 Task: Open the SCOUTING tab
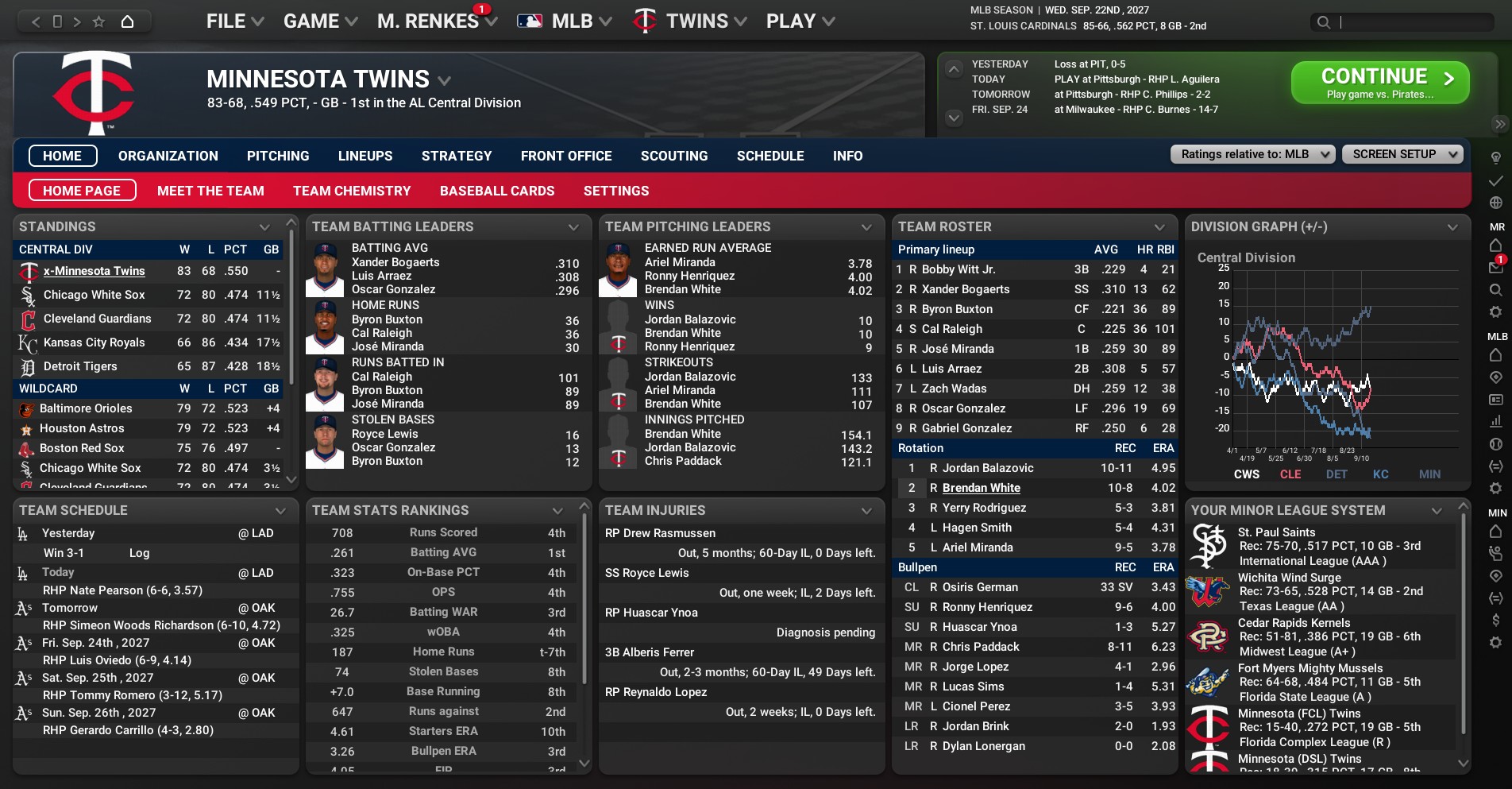tap(674, 156)
